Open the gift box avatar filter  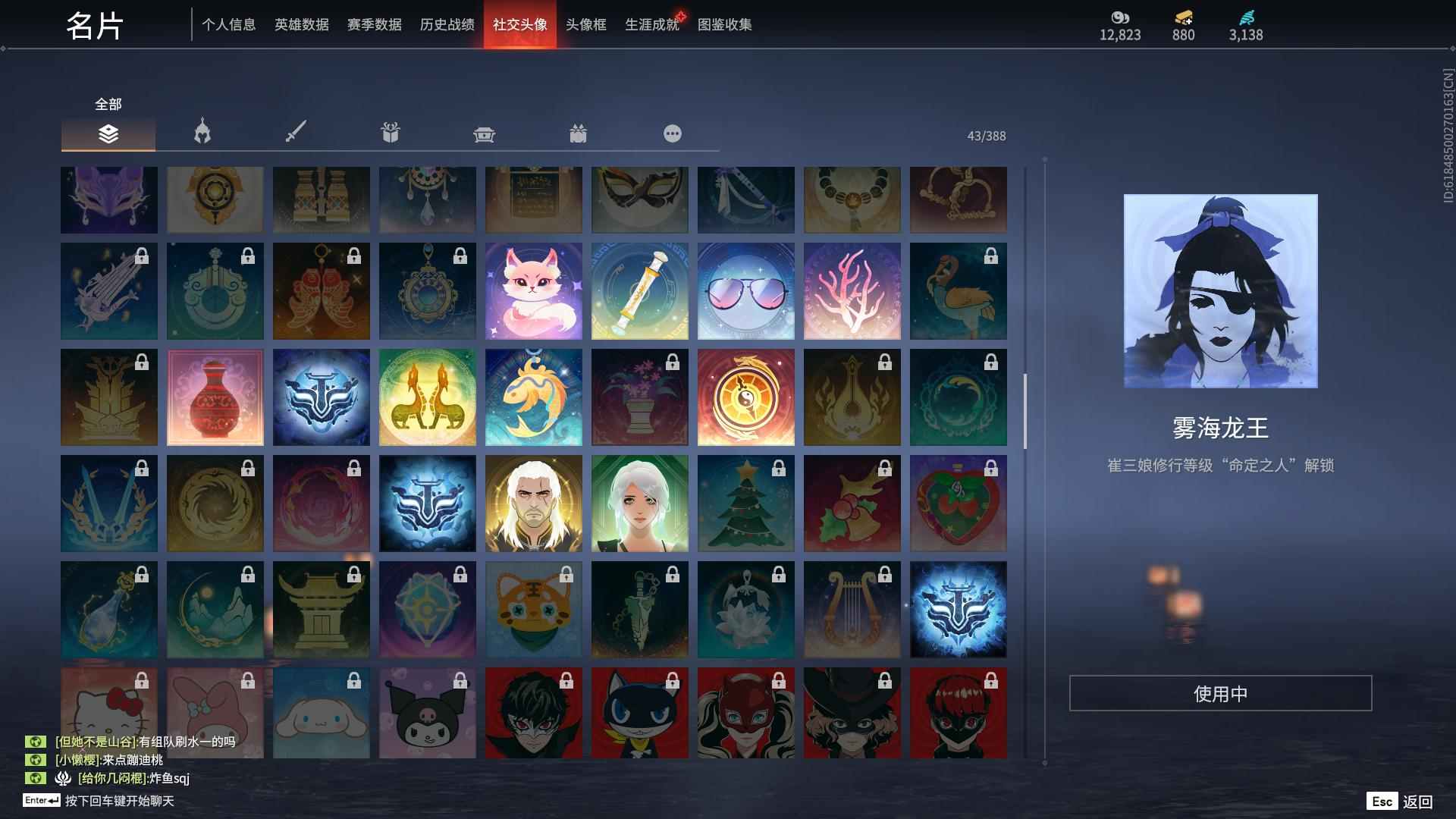pyautogui.click(x=390, y=133)
